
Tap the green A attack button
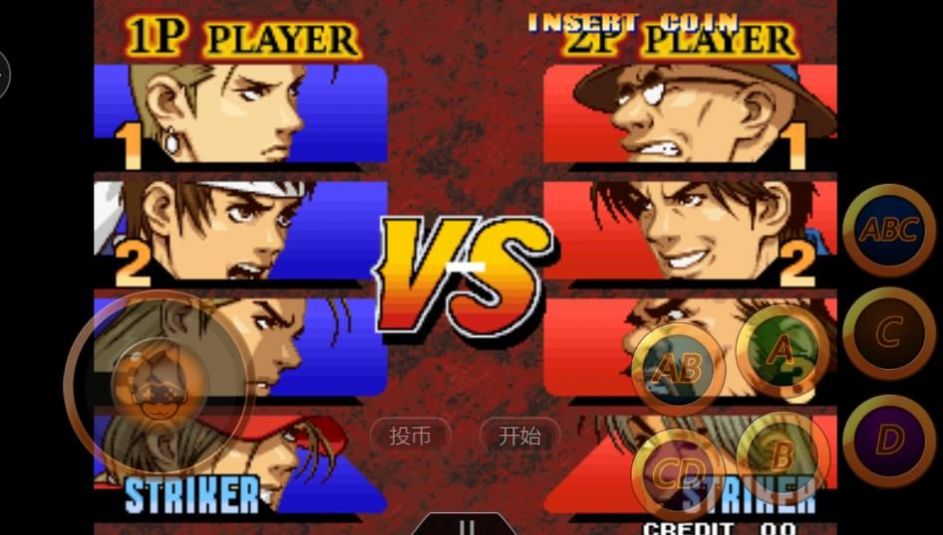point(782,350)
